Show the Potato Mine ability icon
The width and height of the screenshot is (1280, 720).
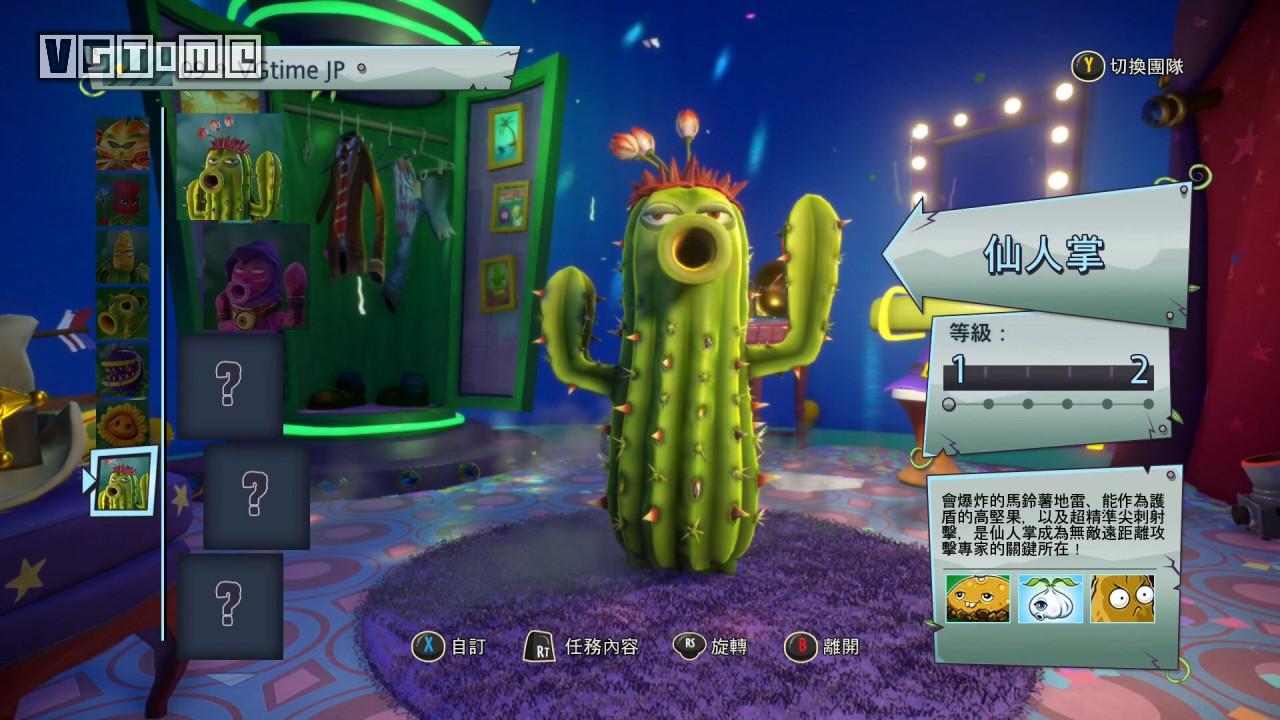978,598
